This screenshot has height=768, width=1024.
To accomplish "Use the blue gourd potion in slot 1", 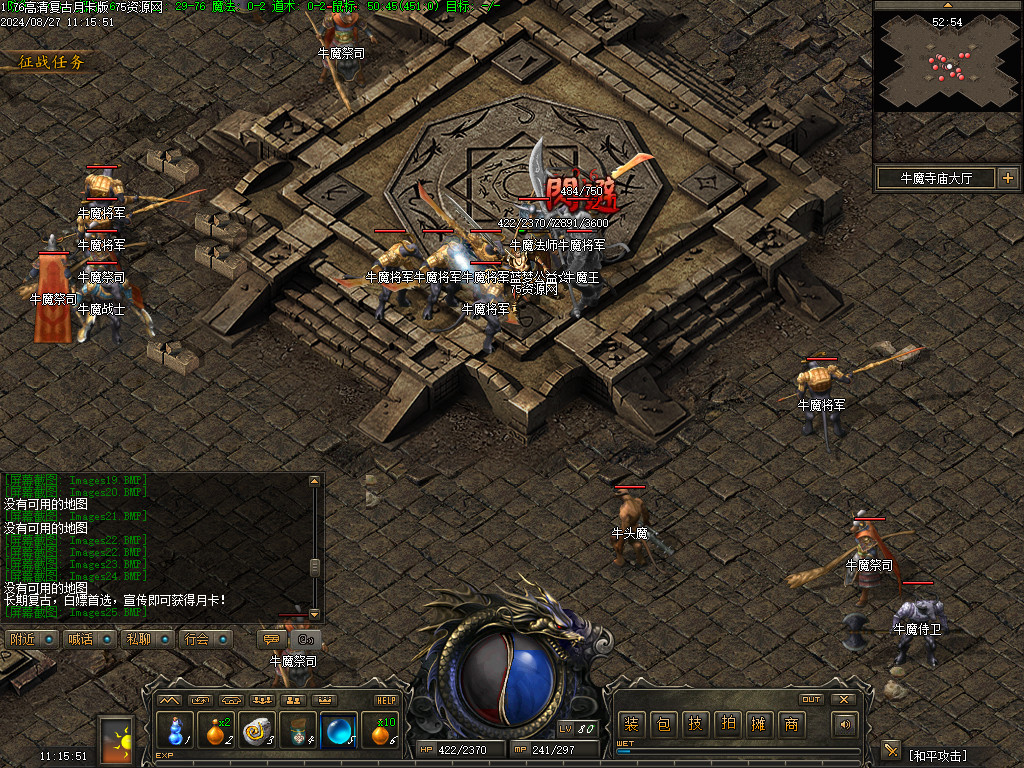I will pyautogui.click(x=175, y=731).
